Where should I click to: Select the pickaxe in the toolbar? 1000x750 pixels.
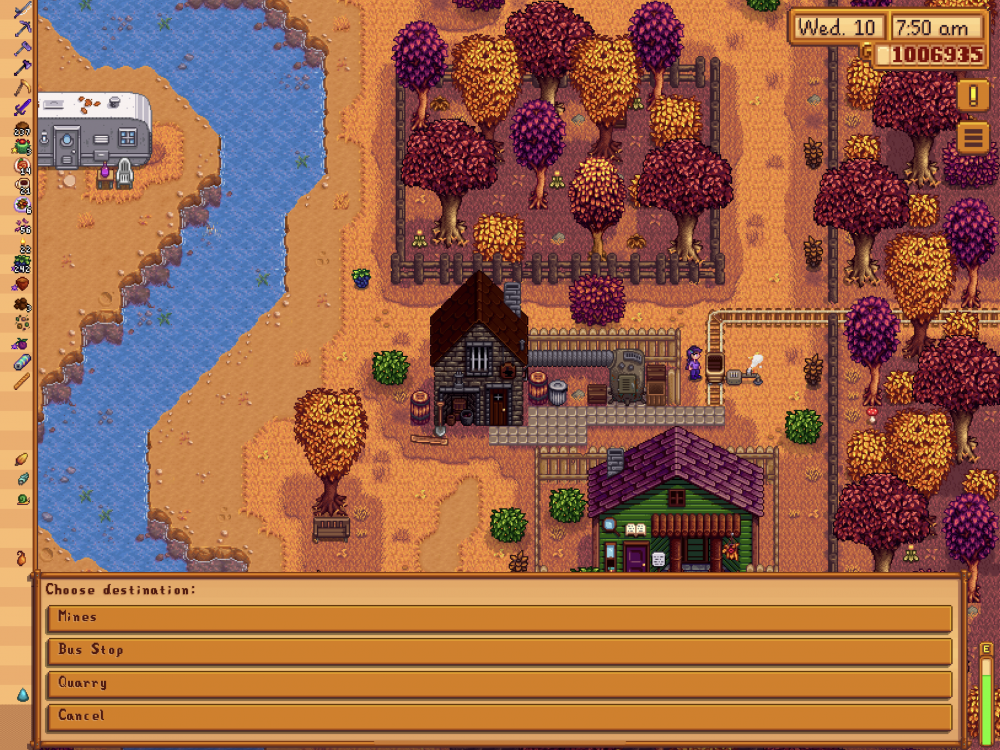tap(22, 28)
